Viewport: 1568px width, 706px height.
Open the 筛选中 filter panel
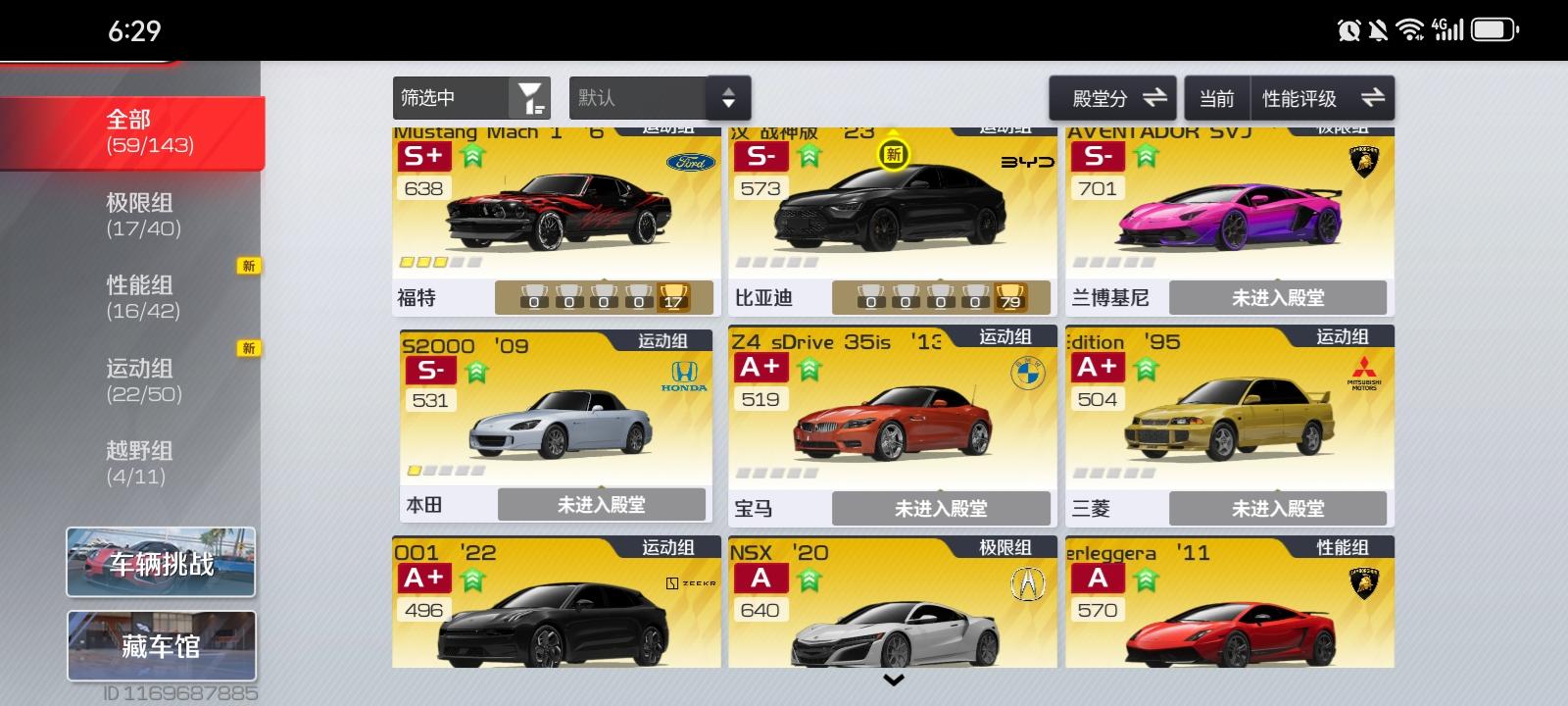470,97
